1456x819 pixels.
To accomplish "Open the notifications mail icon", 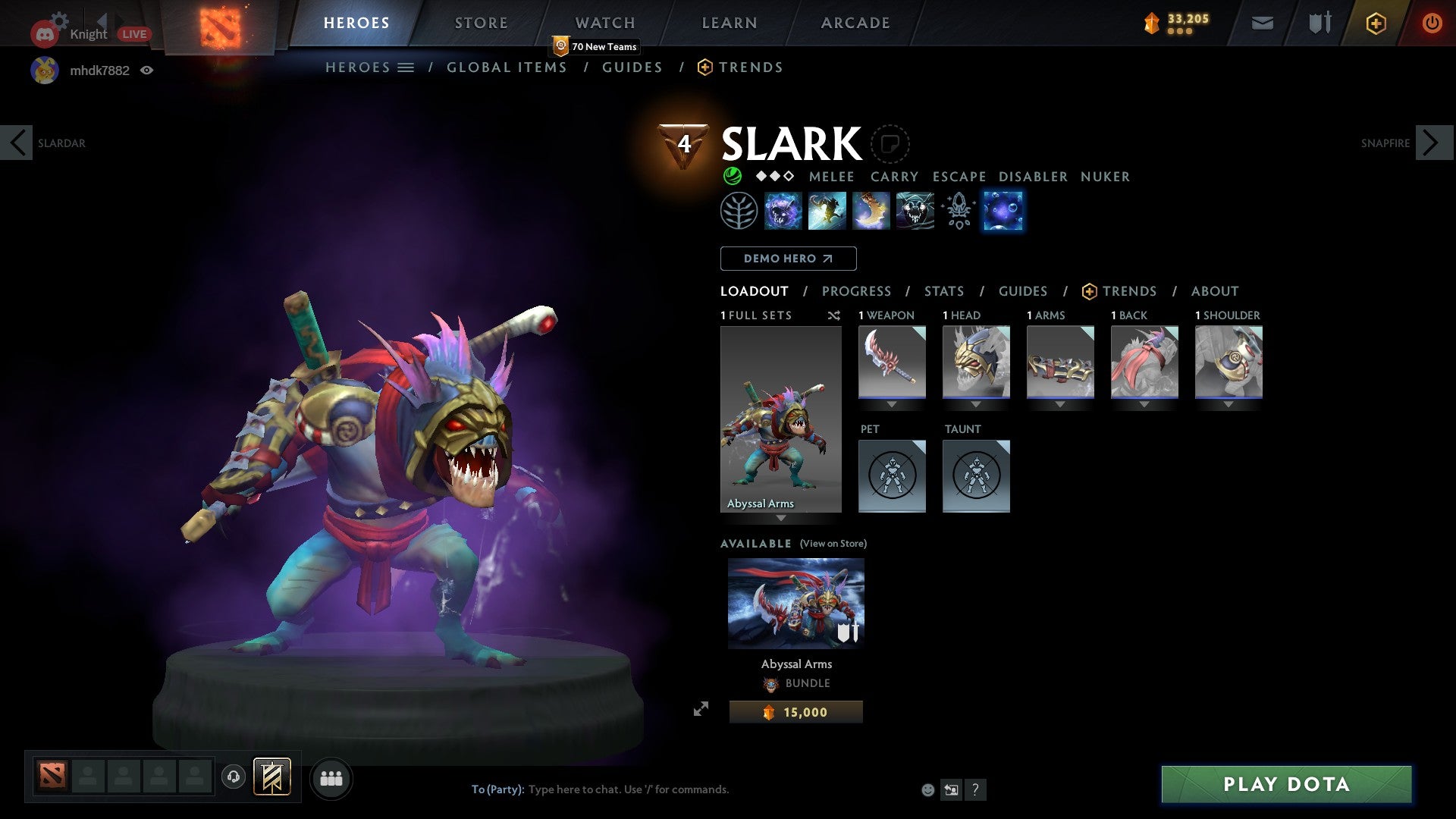I will (x=1261, y=23).
